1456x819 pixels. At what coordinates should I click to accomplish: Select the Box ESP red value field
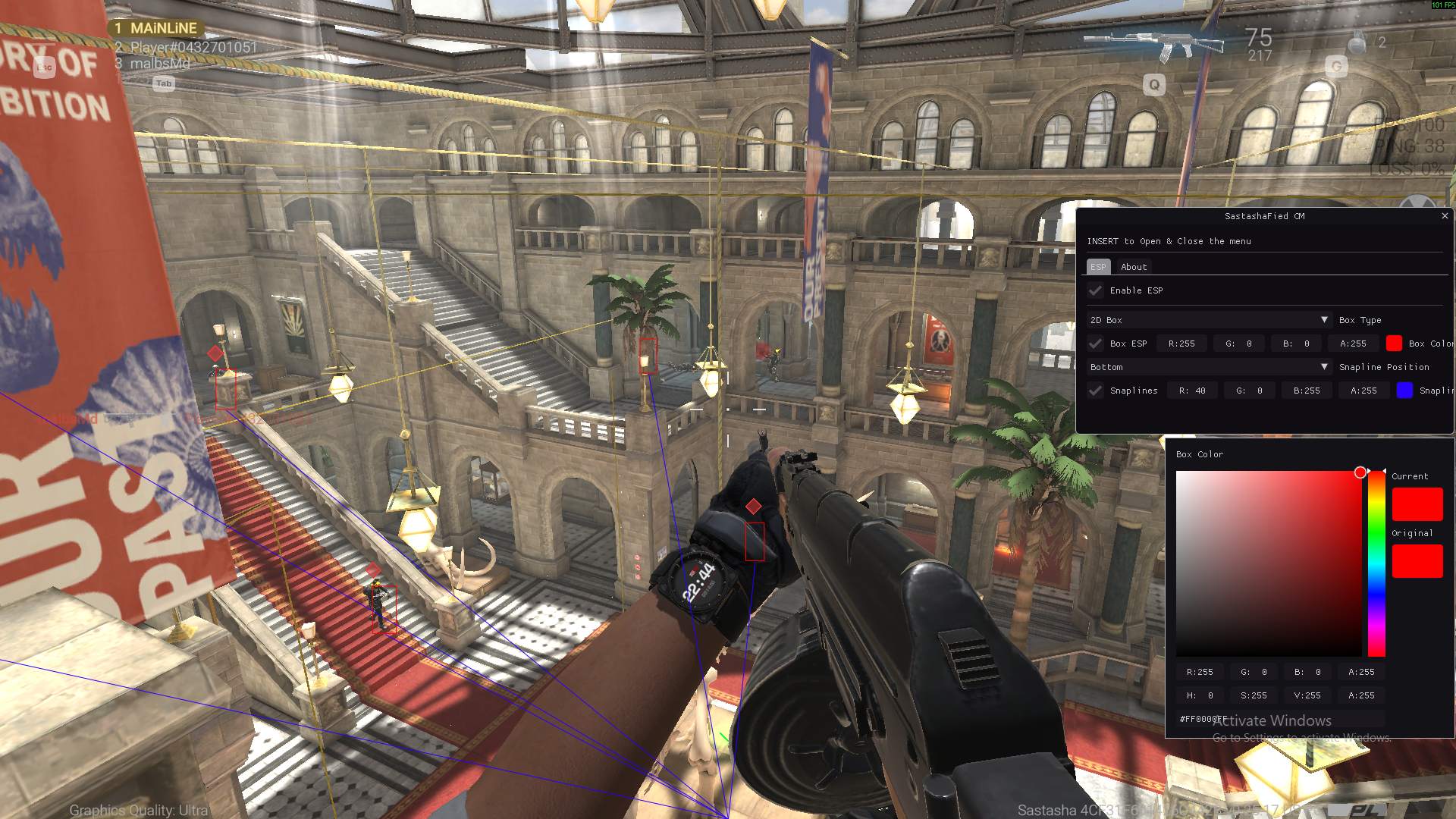1181,344
